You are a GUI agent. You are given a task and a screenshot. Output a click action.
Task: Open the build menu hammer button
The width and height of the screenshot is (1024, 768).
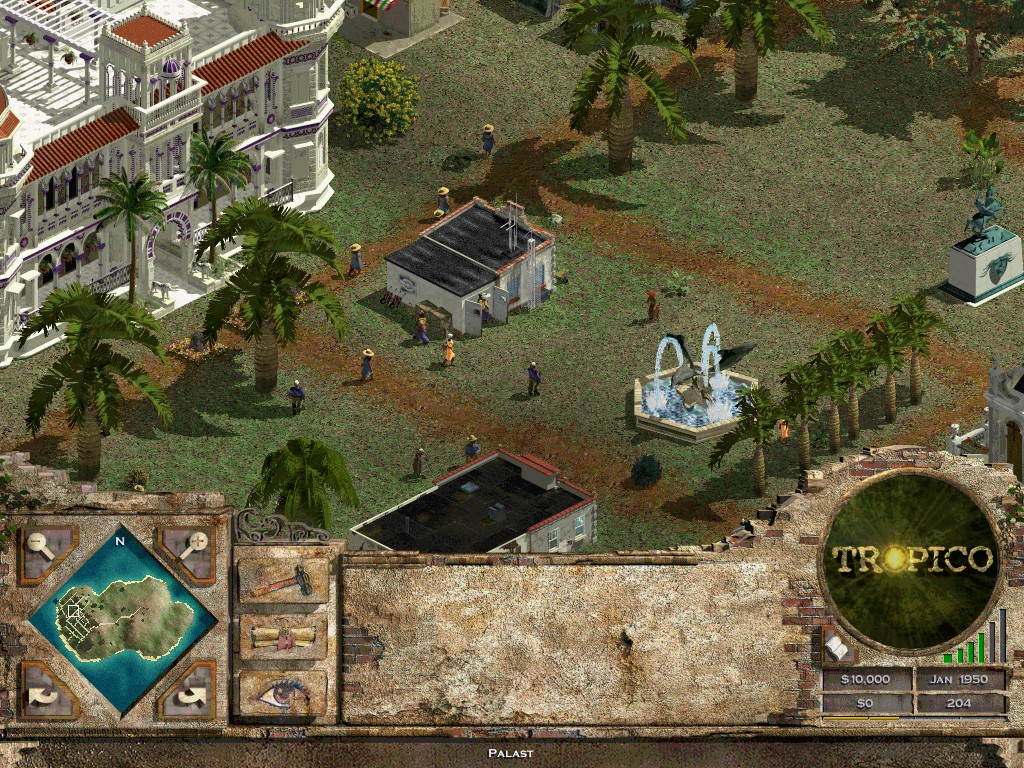coord(283,581)
